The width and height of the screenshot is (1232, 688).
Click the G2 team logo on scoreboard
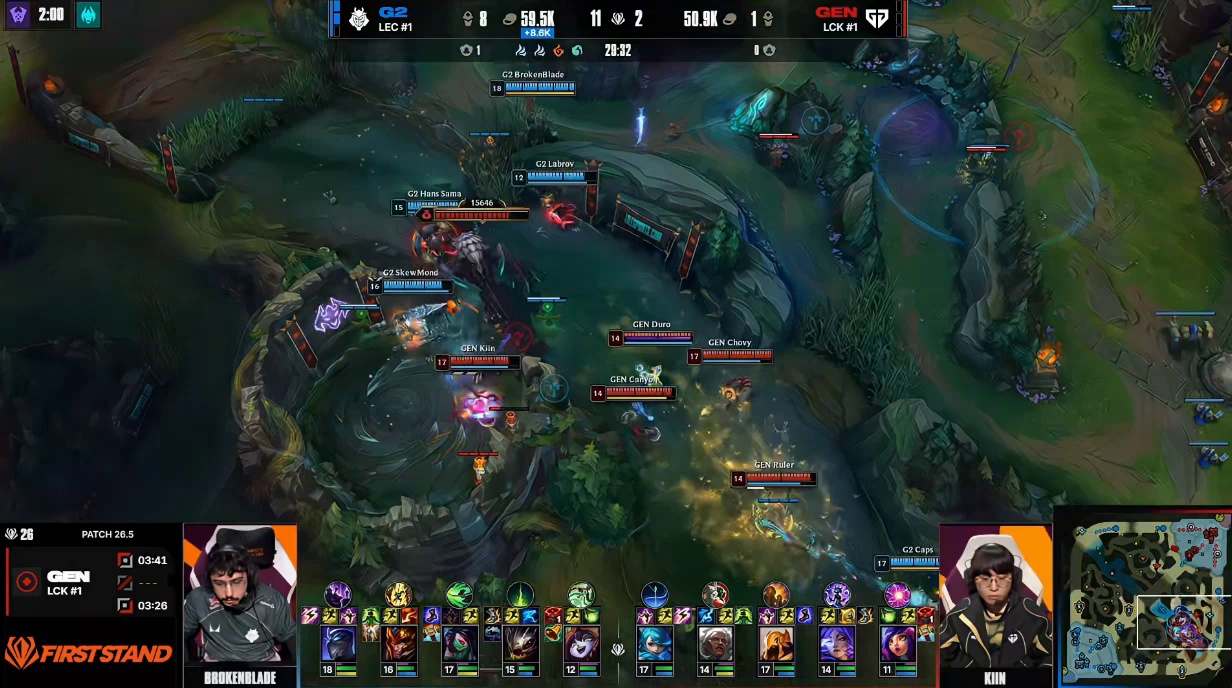pyautogui.click(x=359, y=18)
